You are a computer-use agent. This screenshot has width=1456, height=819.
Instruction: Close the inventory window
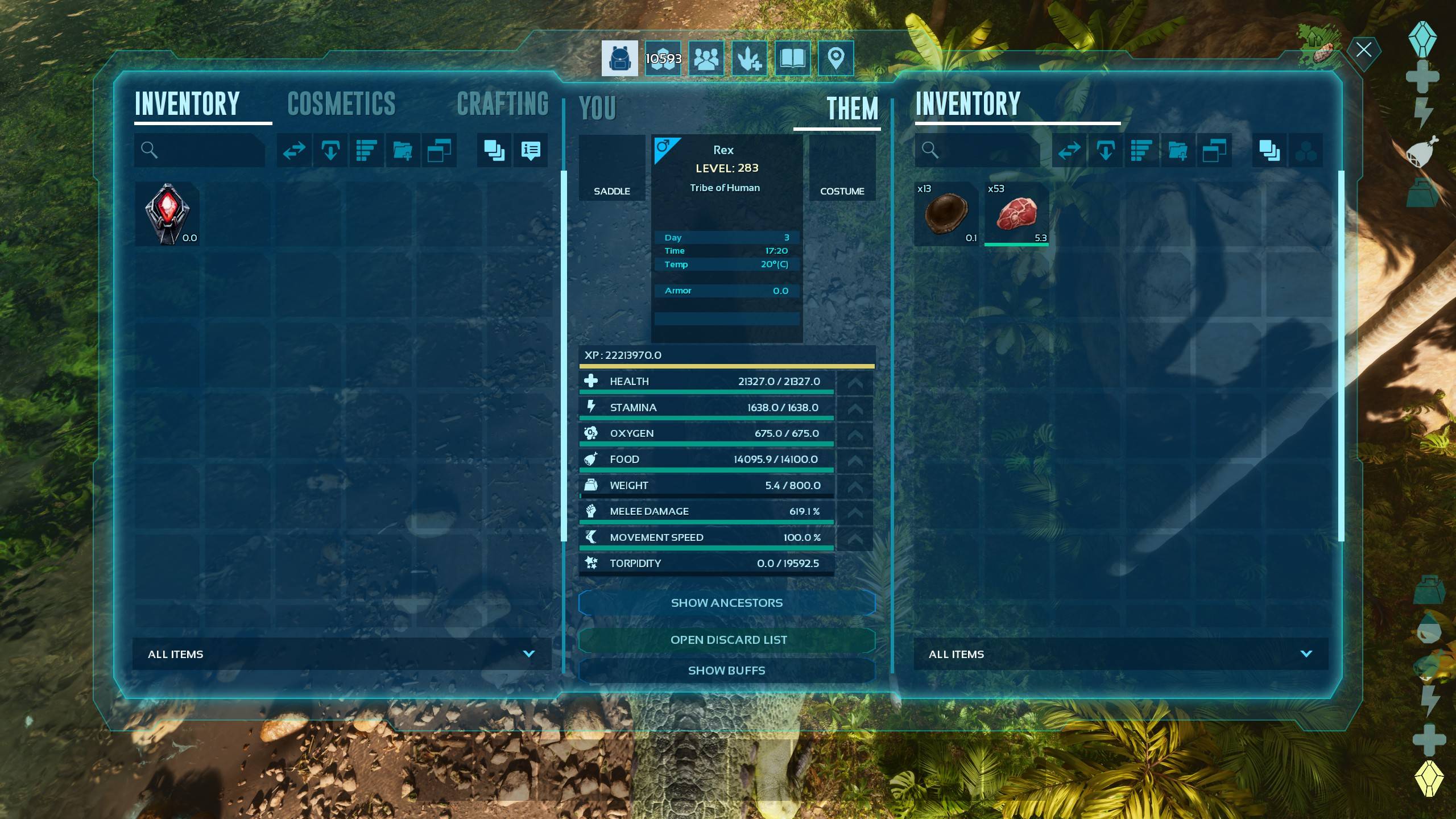coord(1363,50)
